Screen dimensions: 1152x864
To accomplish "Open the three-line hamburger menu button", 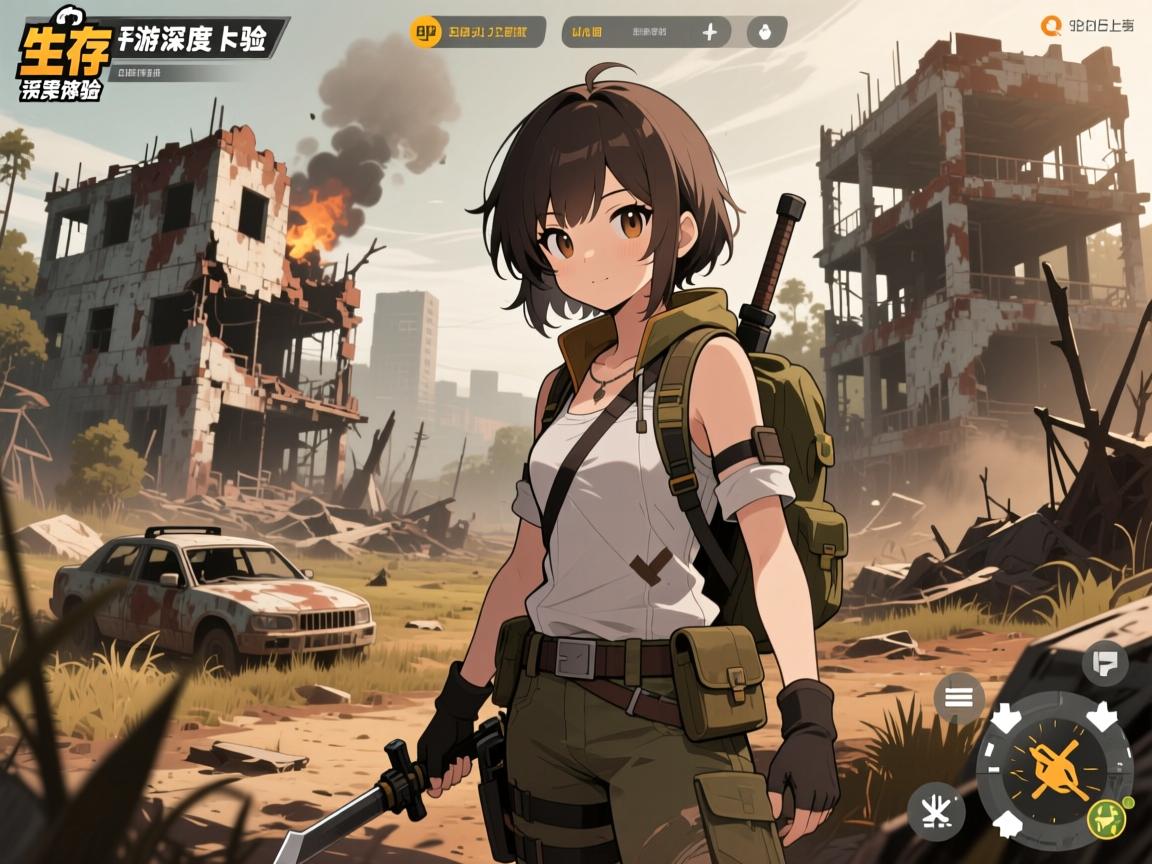I will (959, 697).
